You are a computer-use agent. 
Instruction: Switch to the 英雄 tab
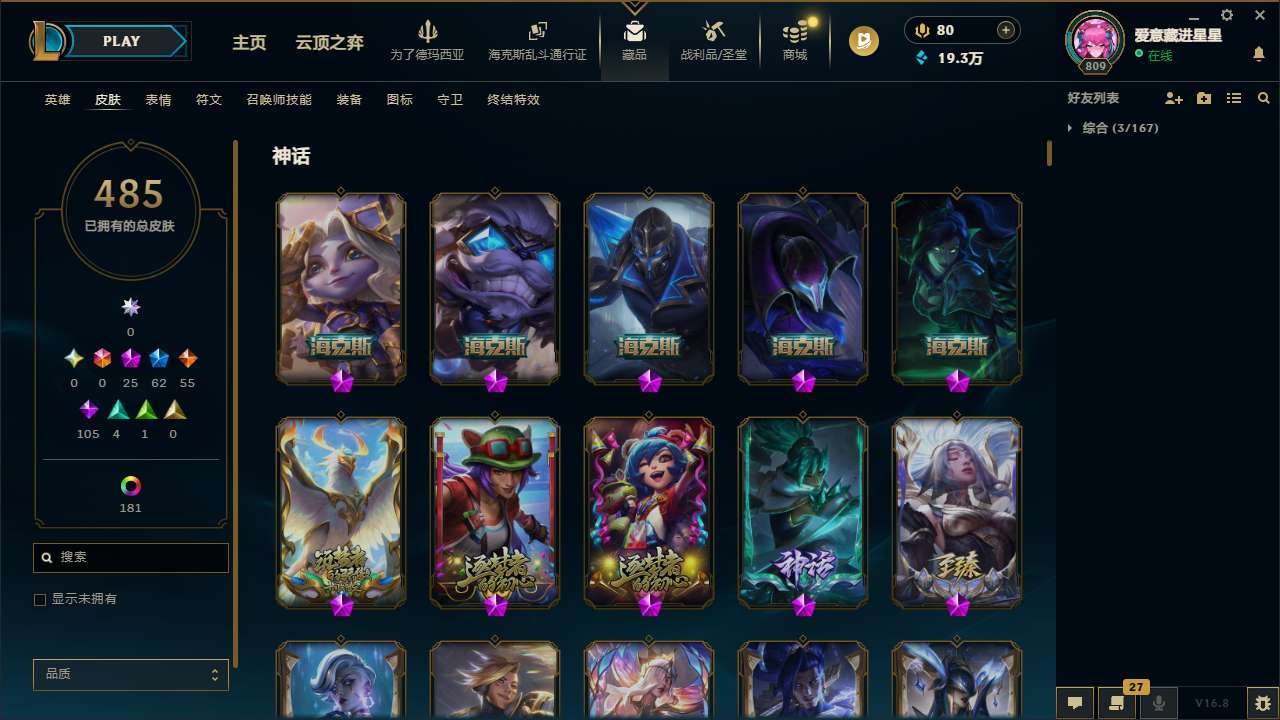click(57, 100)
